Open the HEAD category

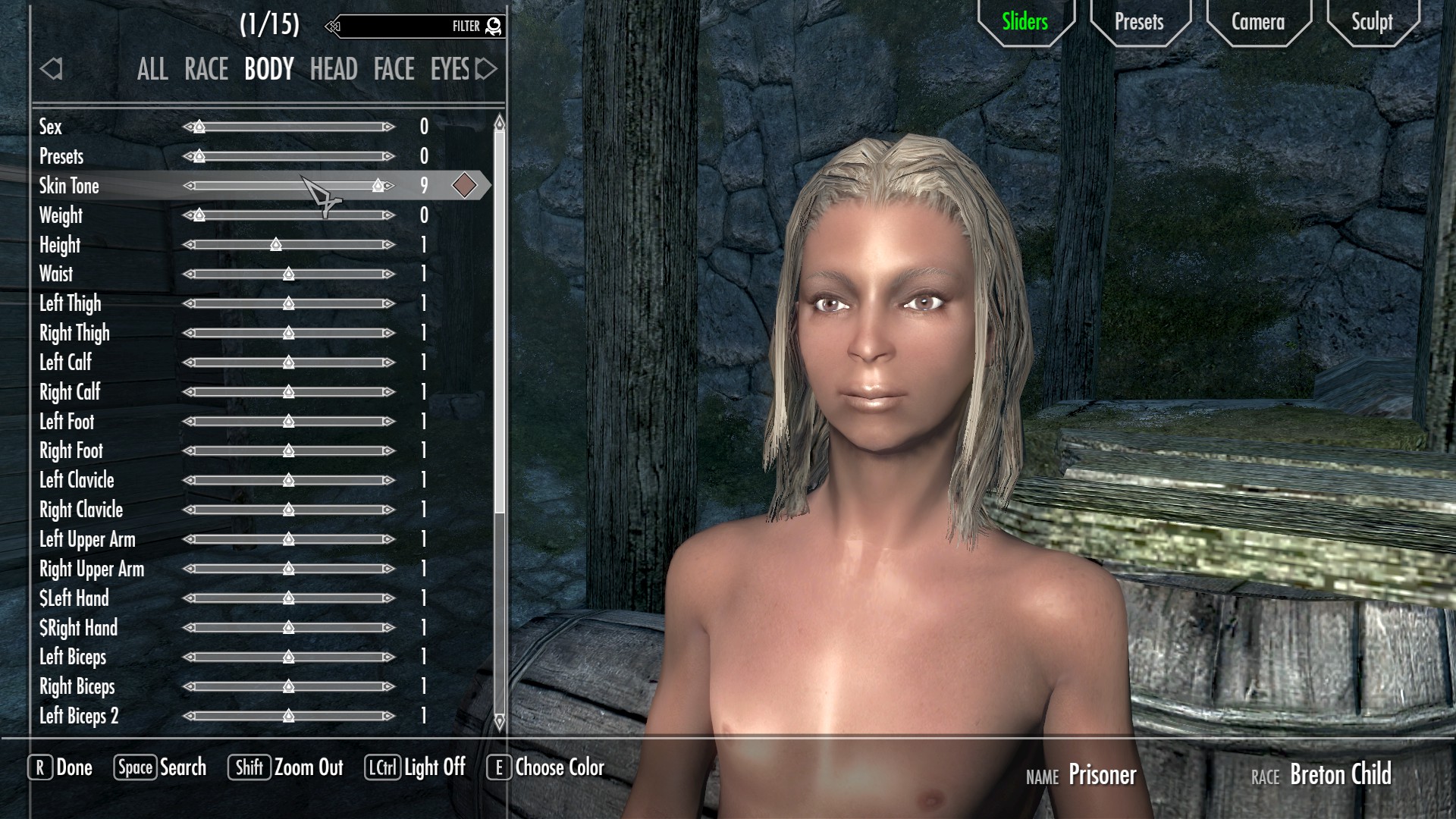click(333, 70)
